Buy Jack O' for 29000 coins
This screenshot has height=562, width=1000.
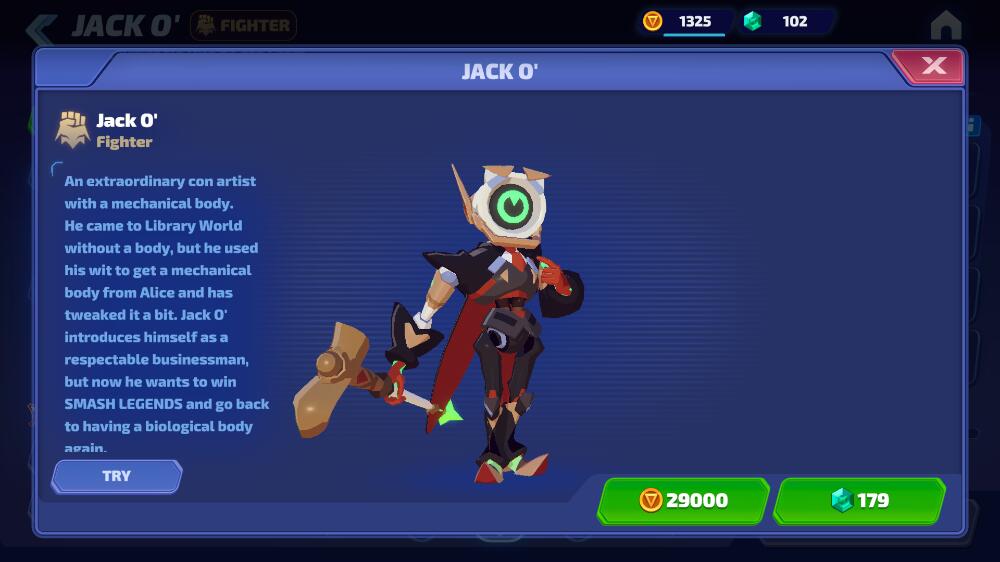point(683,500)
